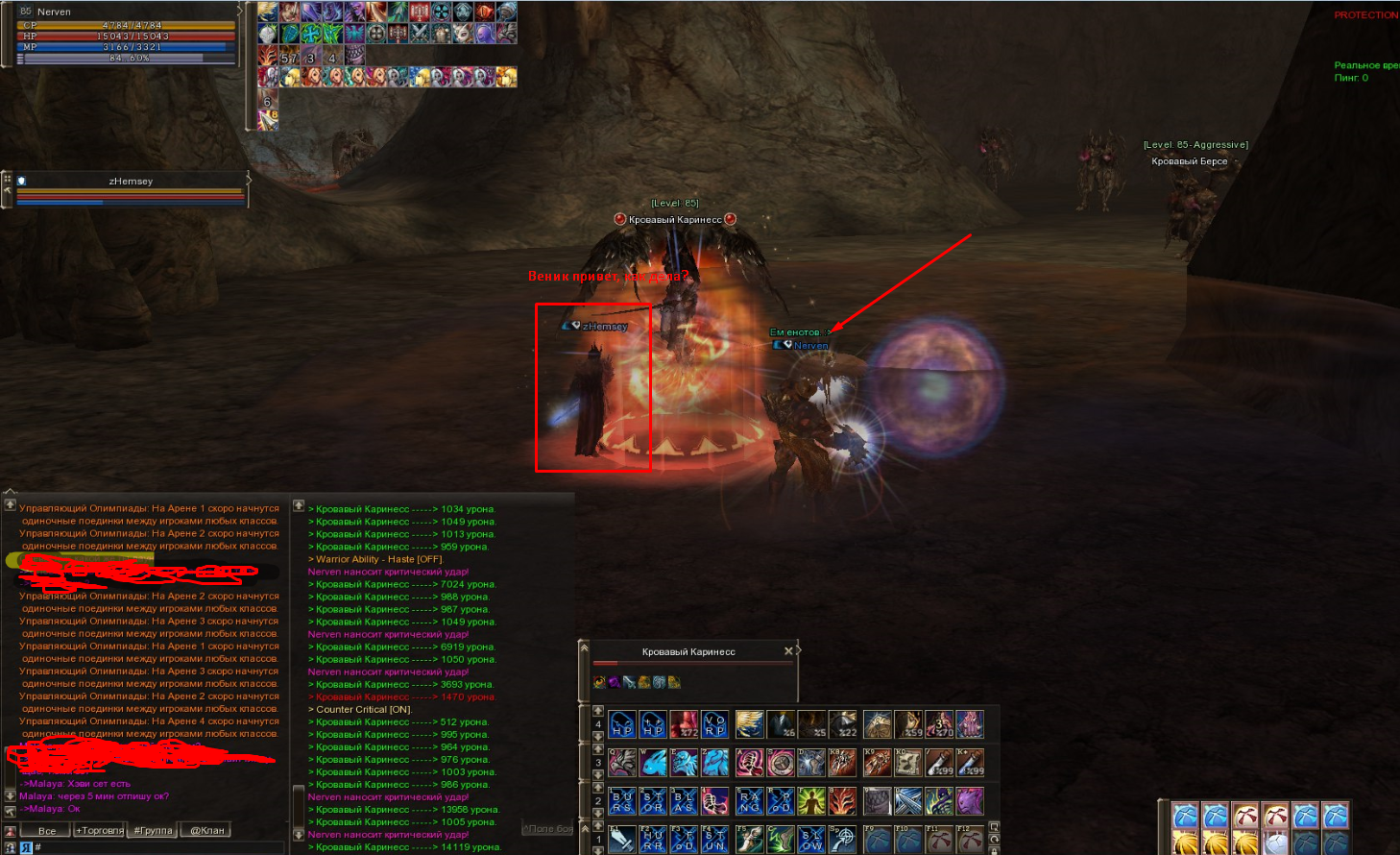This screenshot has width=1400, height=855.
Task: Use the Slow (SL OW) skill icon
Action: [x=813, y=839]
